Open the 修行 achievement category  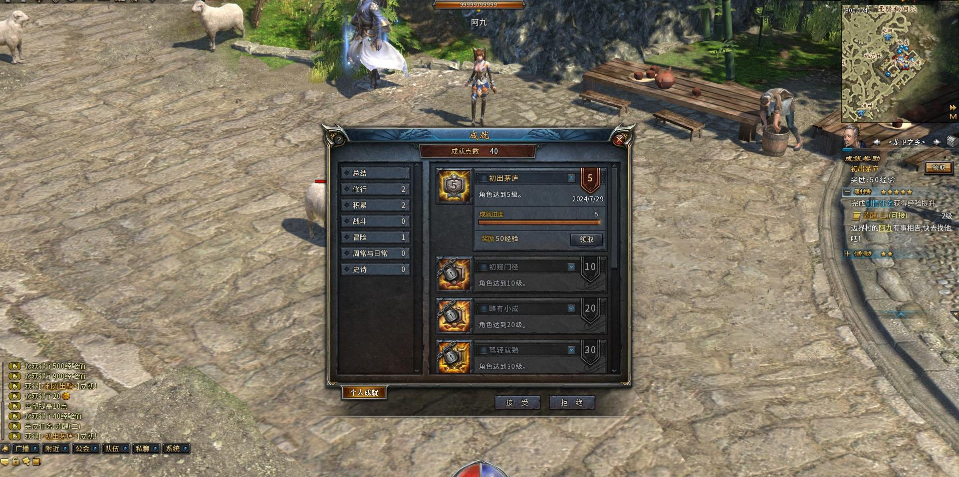[x=376, y=189]
